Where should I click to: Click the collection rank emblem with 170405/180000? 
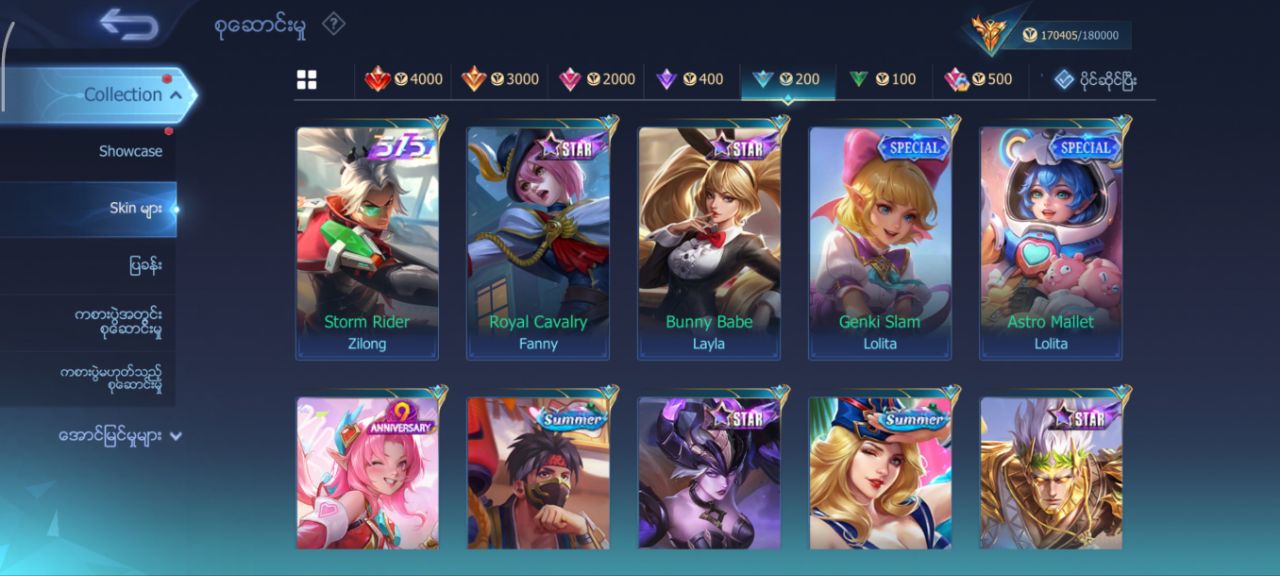click(993, 34)
